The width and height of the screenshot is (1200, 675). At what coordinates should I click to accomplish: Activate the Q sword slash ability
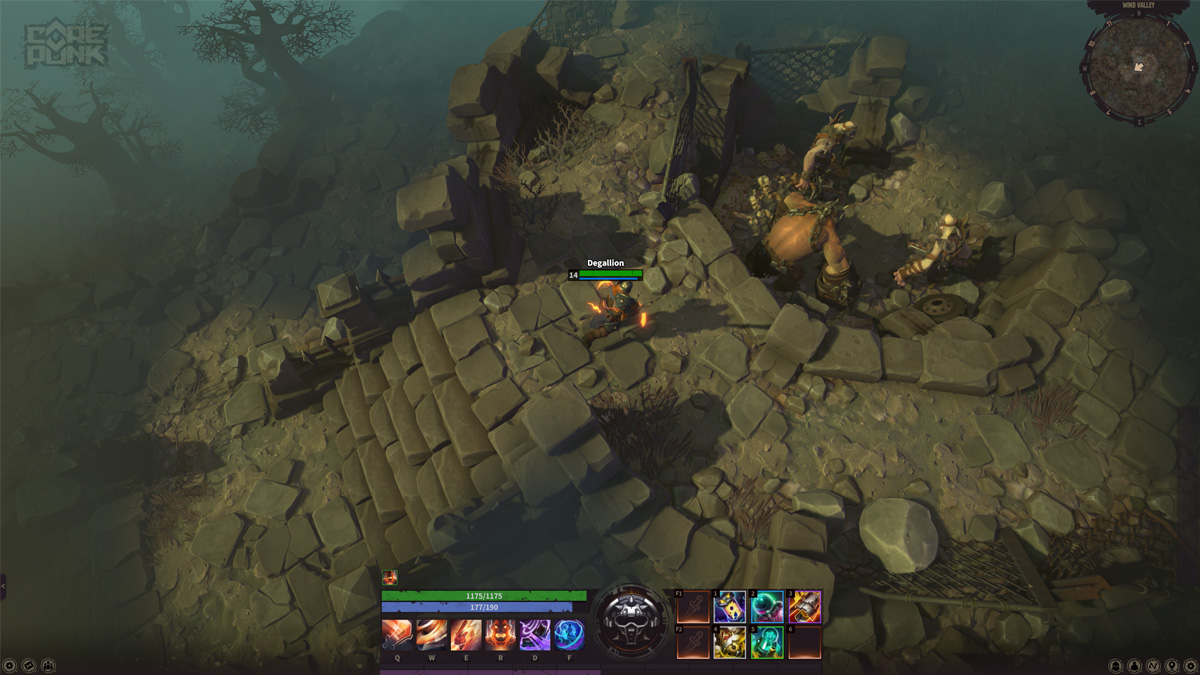point(397,634)
